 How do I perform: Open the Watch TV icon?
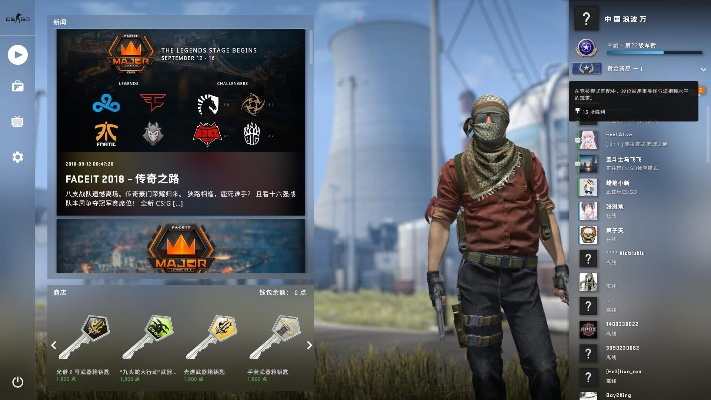pyautogui.click(x=18, y=122)
